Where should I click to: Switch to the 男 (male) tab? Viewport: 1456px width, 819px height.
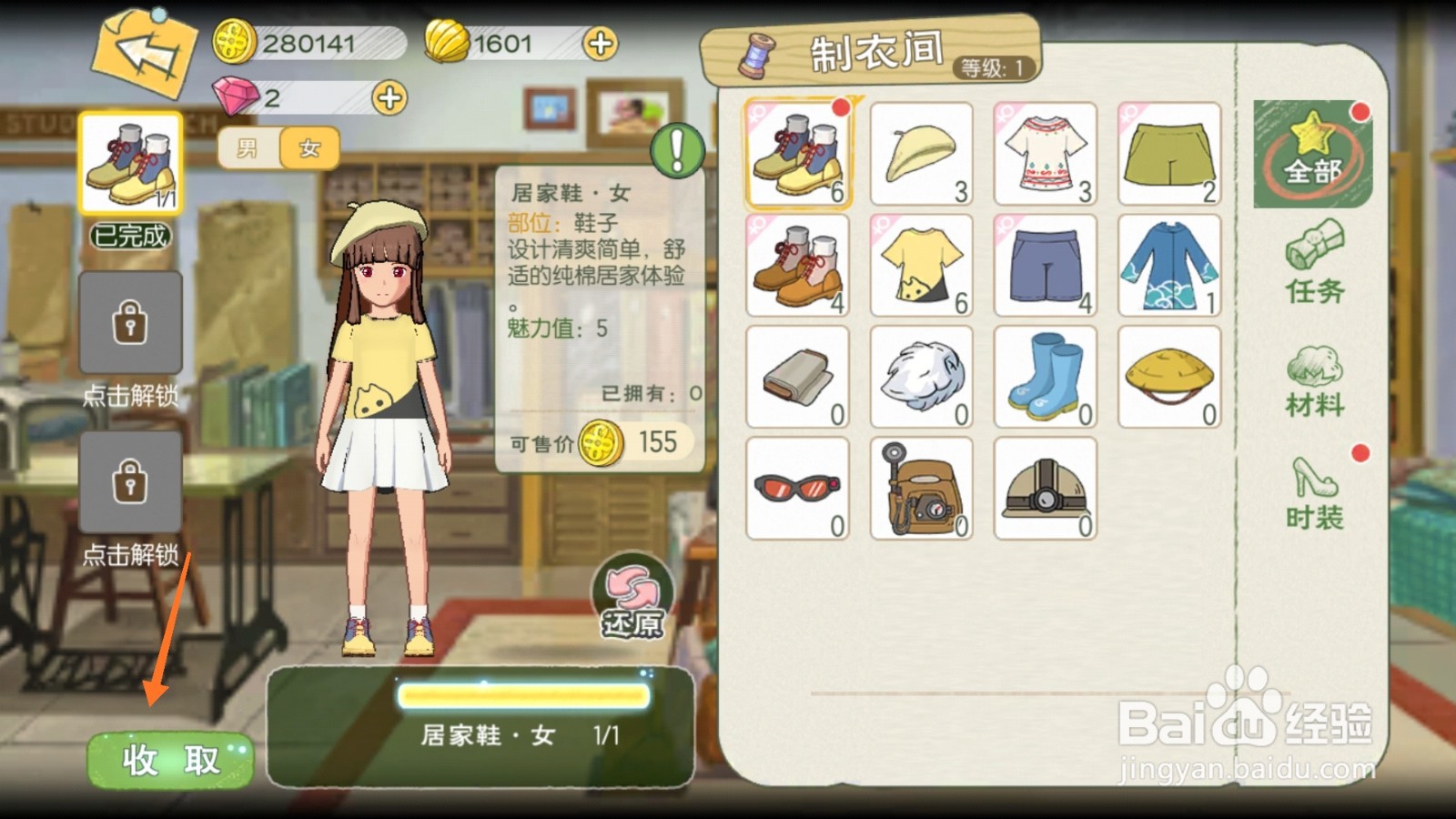click(x=248, y=148)
